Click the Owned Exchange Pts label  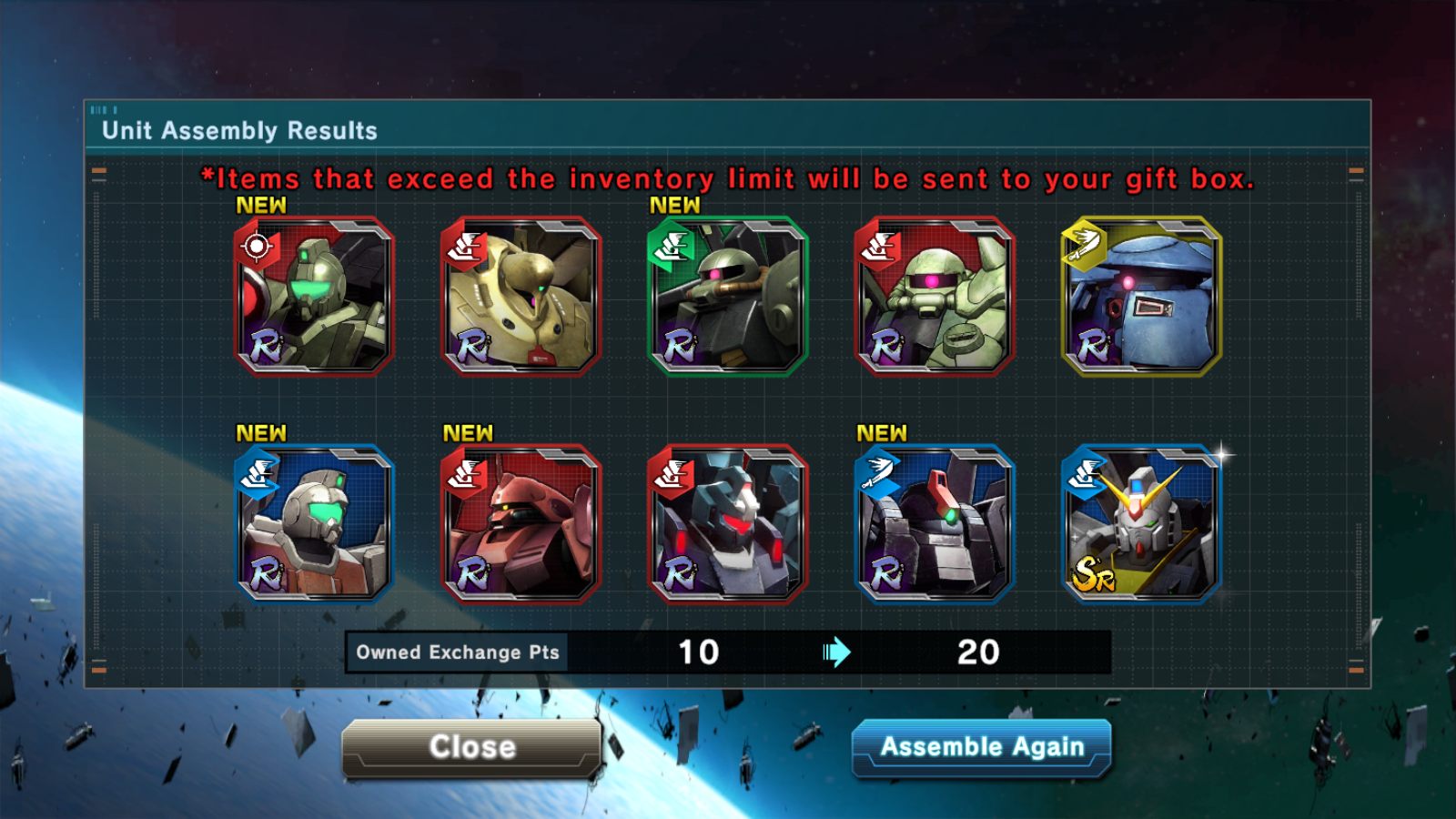(x=457, y=652)
